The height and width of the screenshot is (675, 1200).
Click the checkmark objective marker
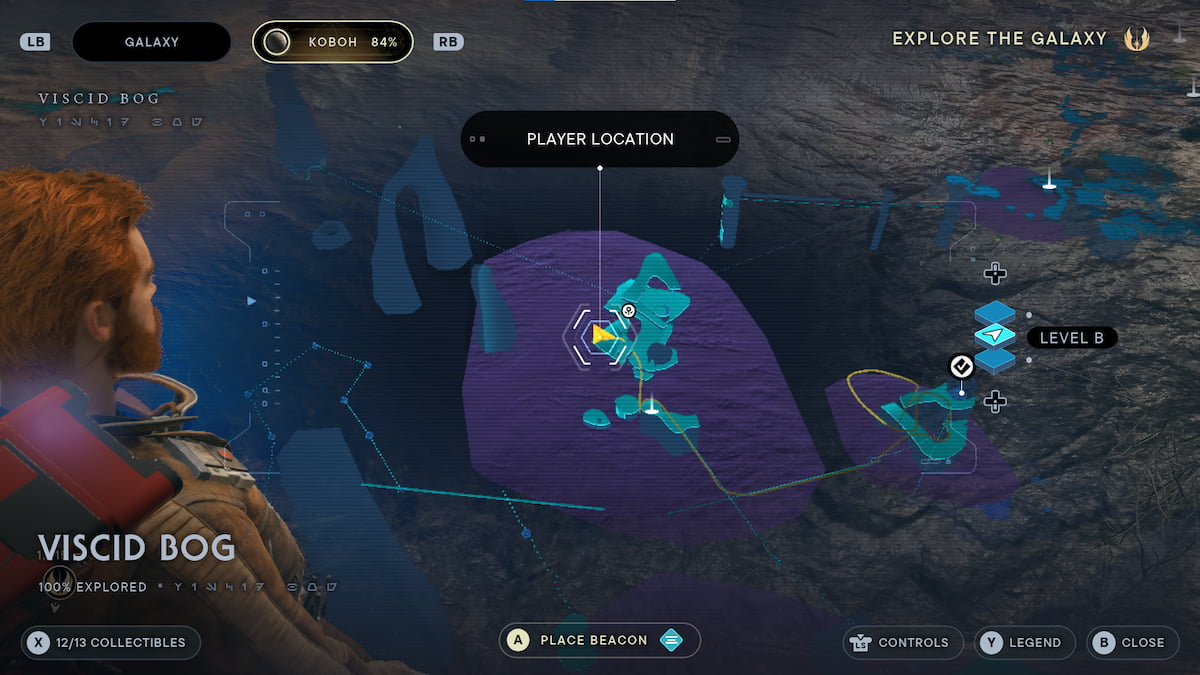tap(961, 367)
